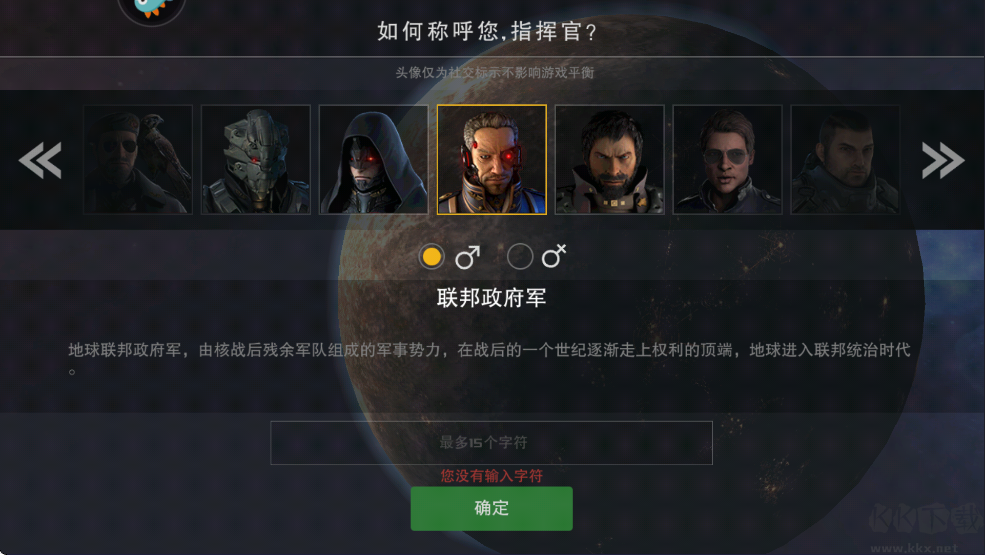Select the male gender radio button
Viewport: 985px width, 555px height.
(432, 257)
